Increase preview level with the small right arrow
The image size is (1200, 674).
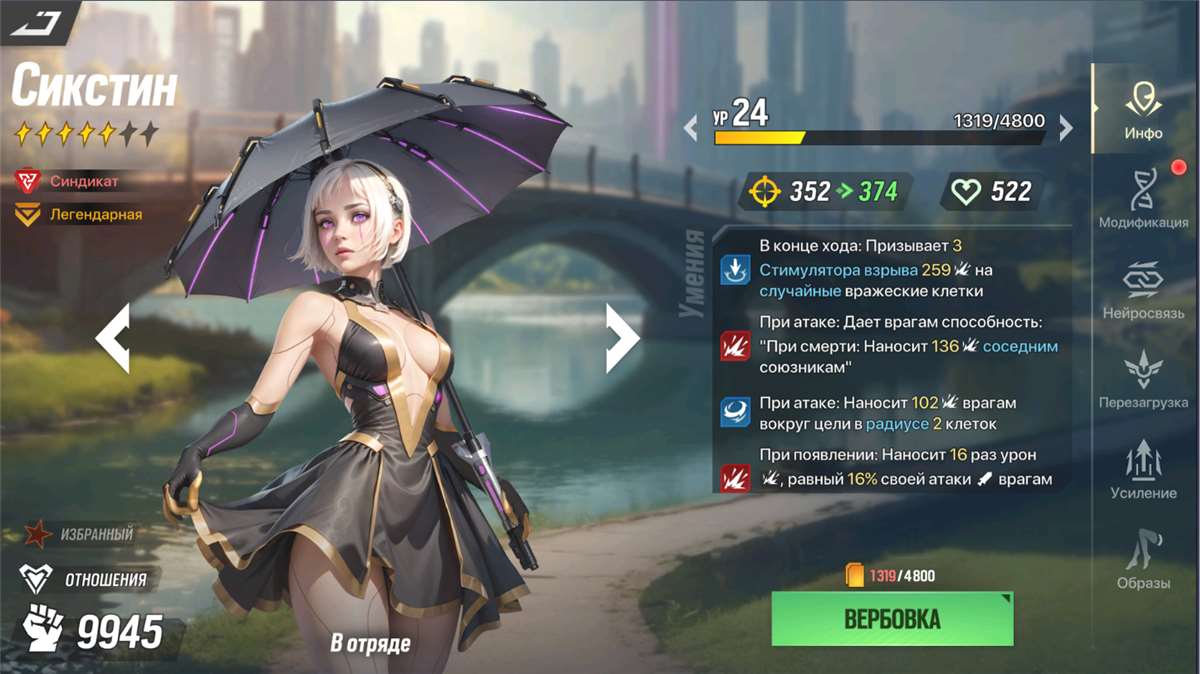pos(1066,128)
